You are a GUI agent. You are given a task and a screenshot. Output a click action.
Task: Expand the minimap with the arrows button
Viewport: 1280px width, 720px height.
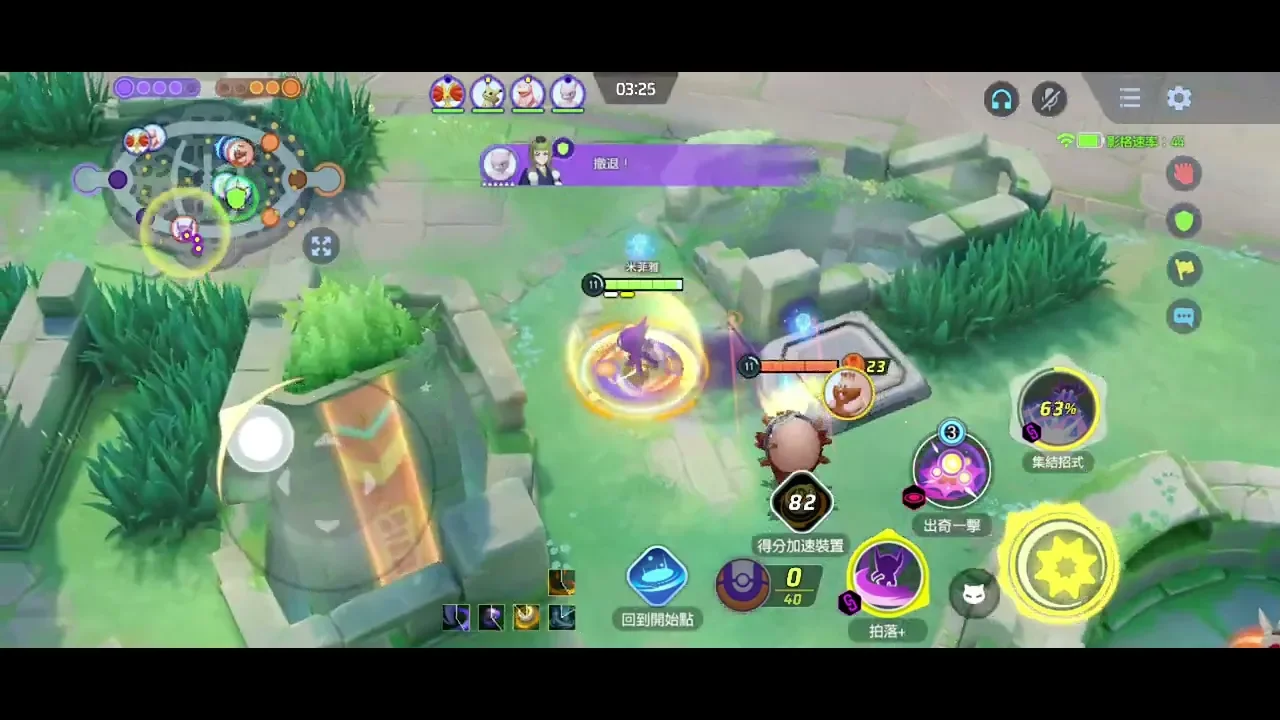click(x=321, y=245)
